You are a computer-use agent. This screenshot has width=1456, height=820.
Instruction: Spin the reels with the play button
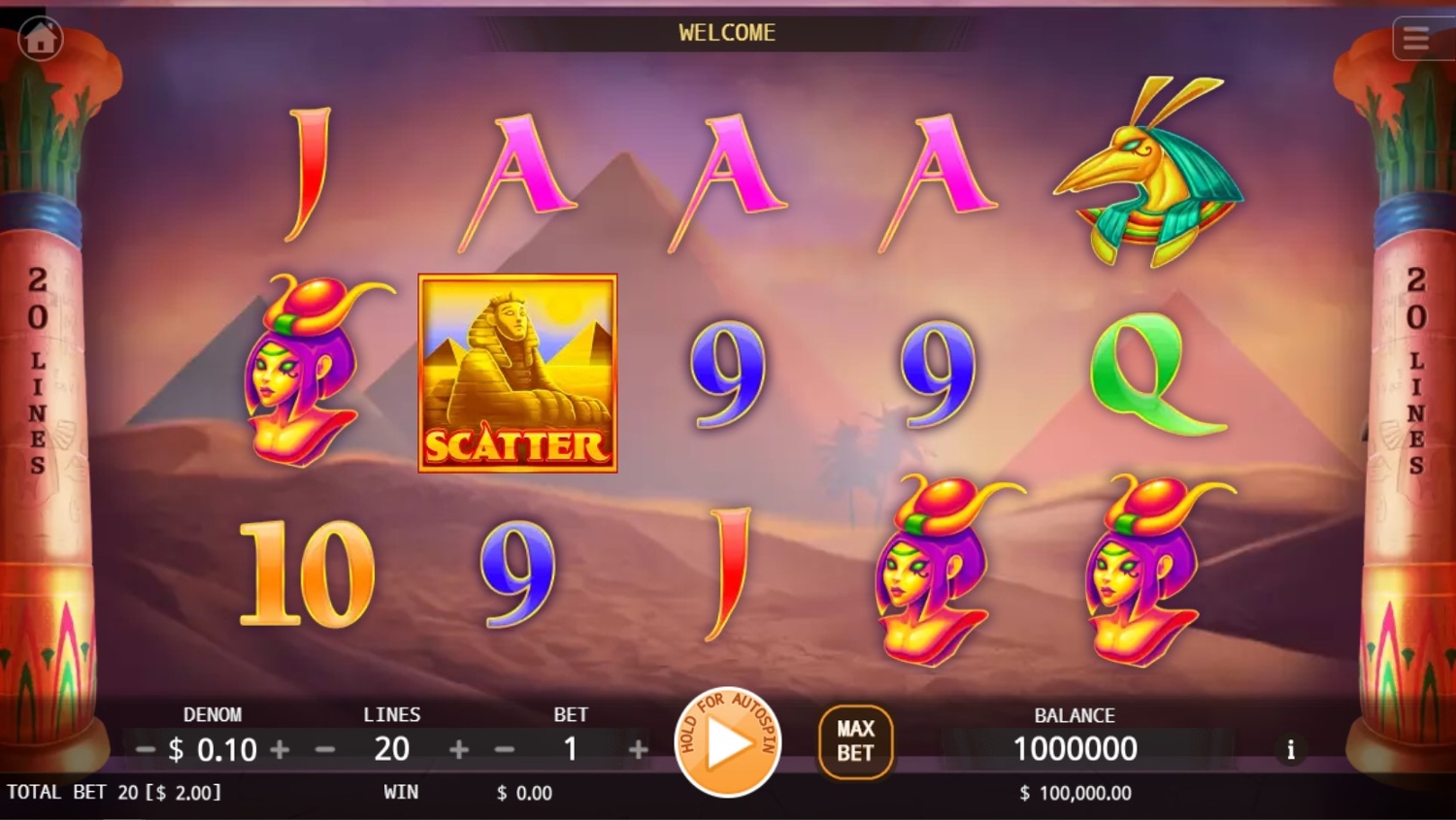click(x=727, y=743)
